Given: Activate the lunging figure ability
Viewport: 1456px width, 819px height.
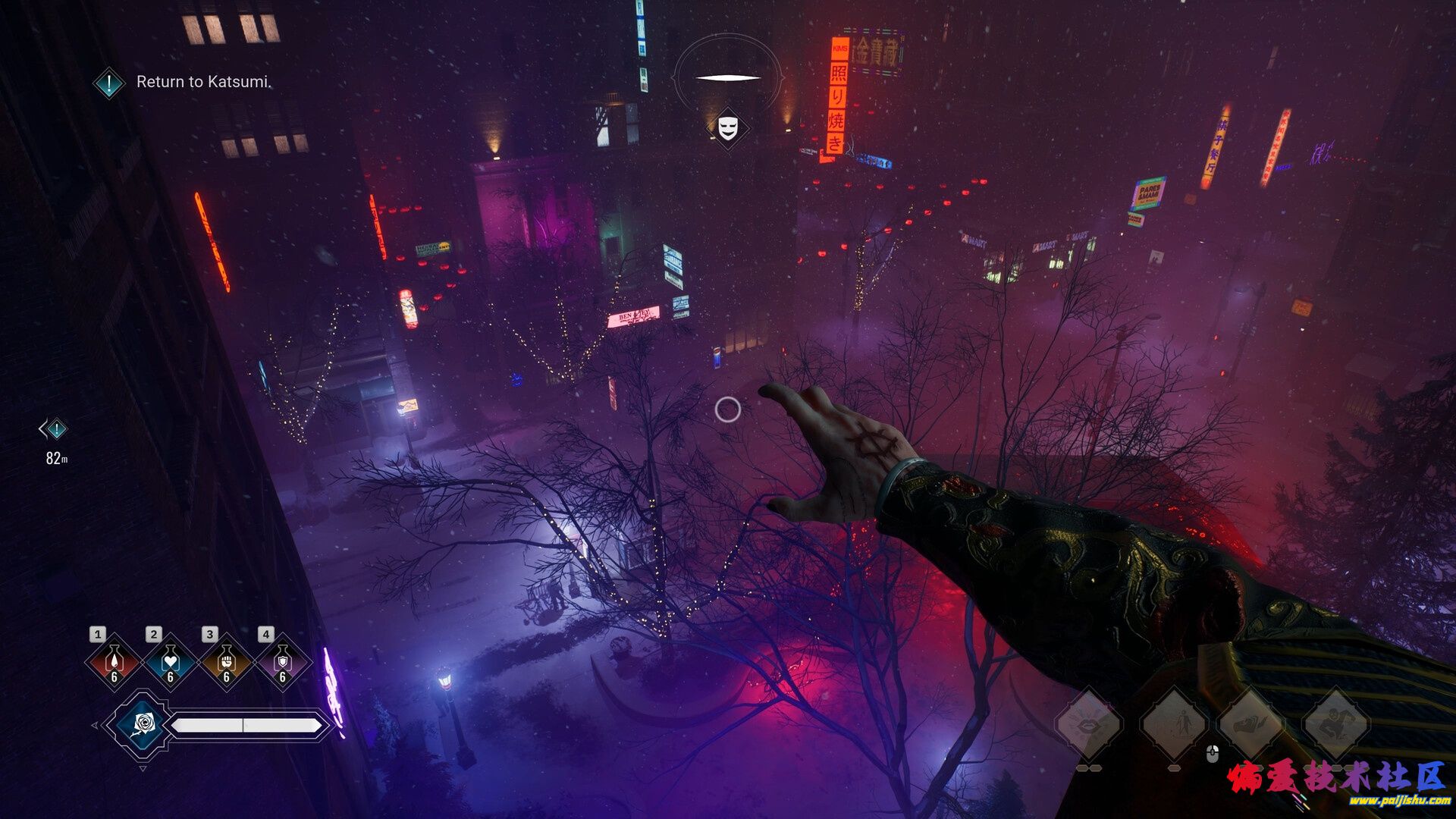Looking at the screenshot, I should [1335, 724].
